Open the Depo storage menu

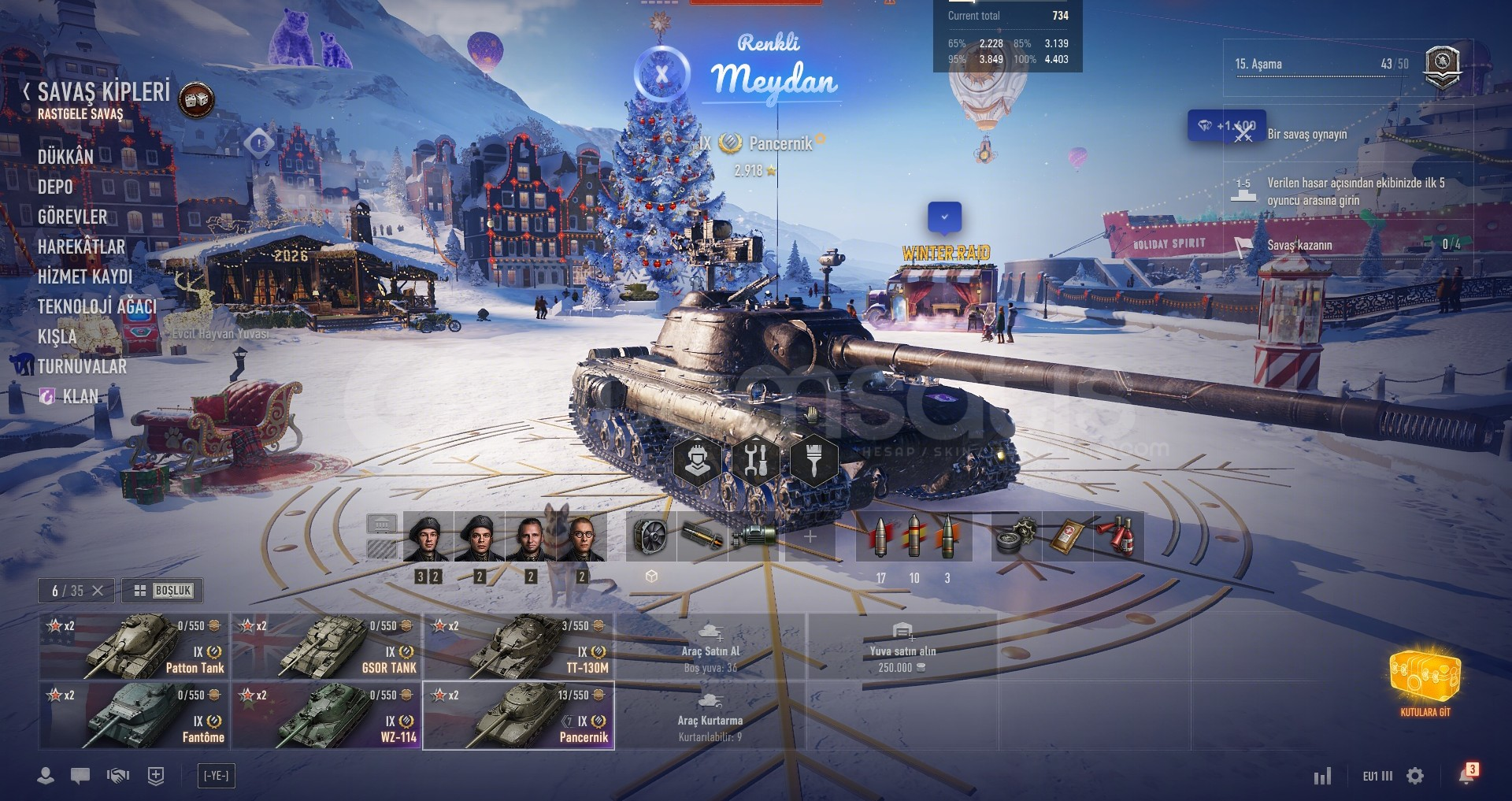click(x=55, y=187)
